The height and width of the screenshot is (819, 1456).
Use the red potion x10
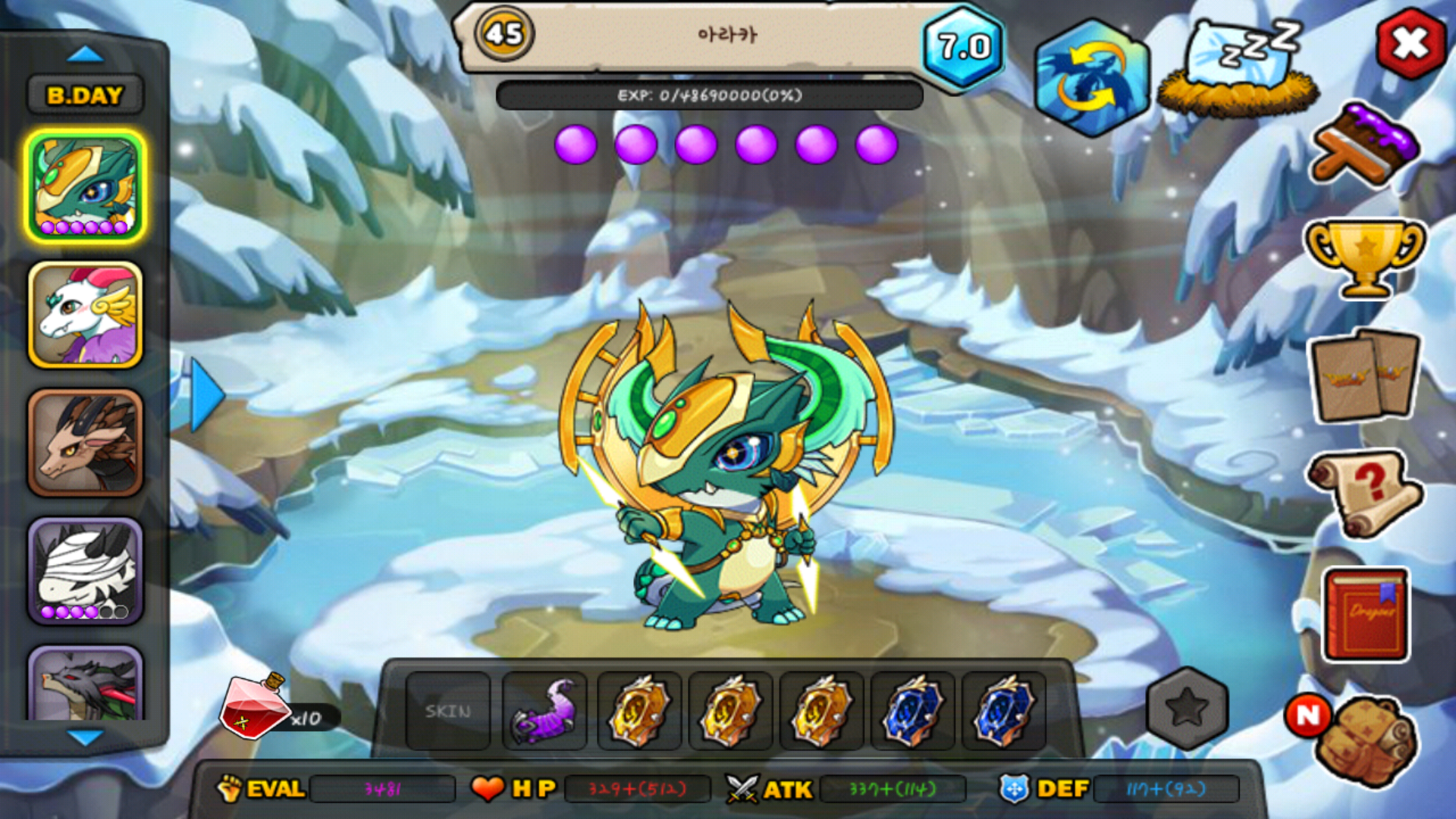254,707
